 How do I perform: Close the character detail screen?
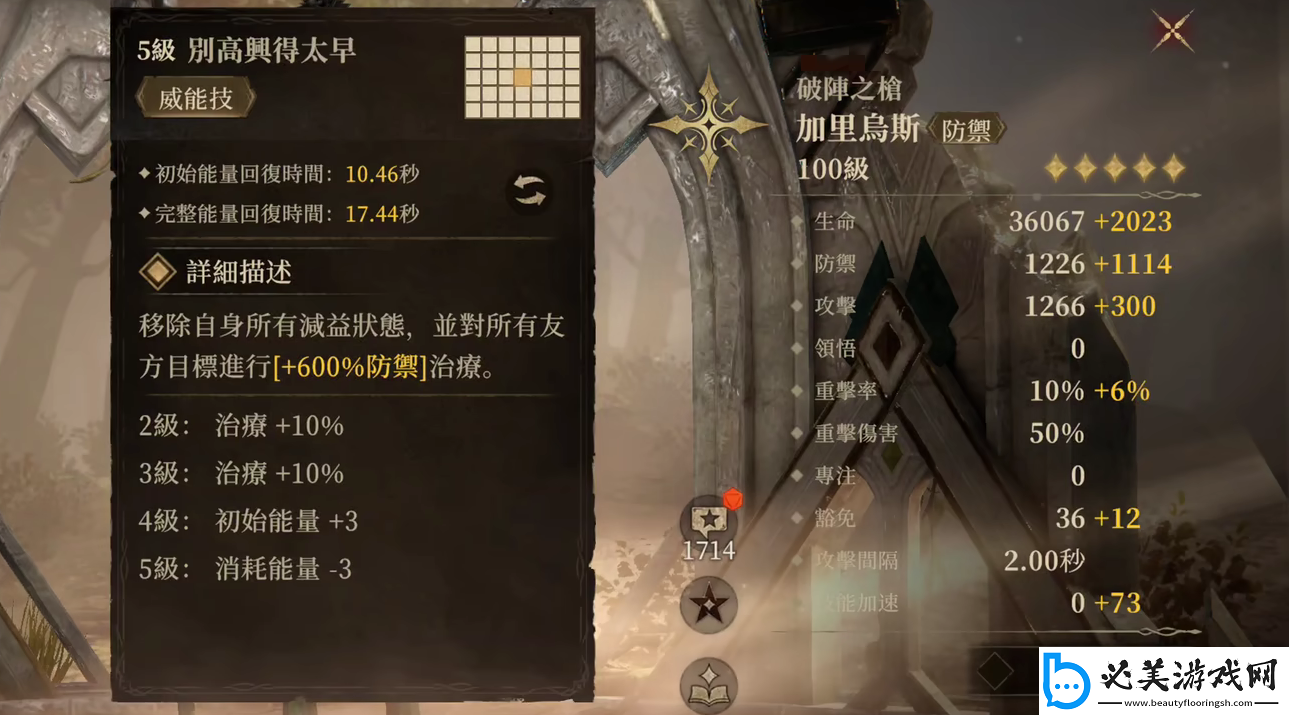click(x=1173, y=30)
